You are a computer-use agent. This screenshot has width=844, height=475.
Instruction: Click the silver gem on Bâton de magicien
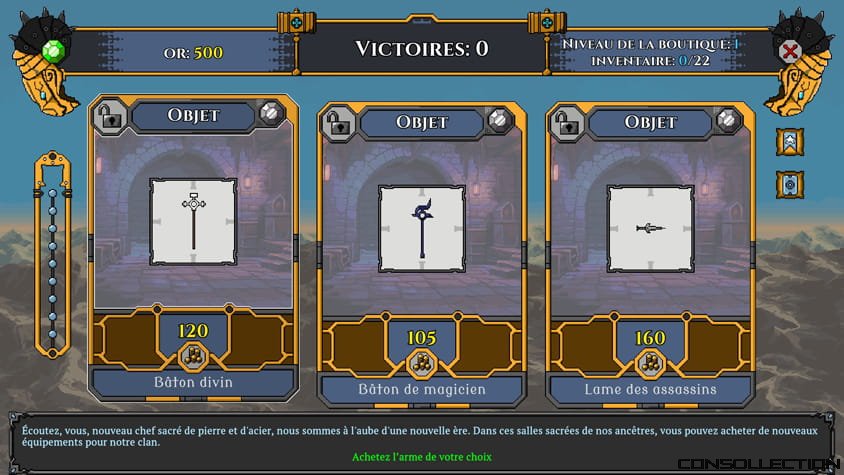pyautogui.click(x=499, y=122)
